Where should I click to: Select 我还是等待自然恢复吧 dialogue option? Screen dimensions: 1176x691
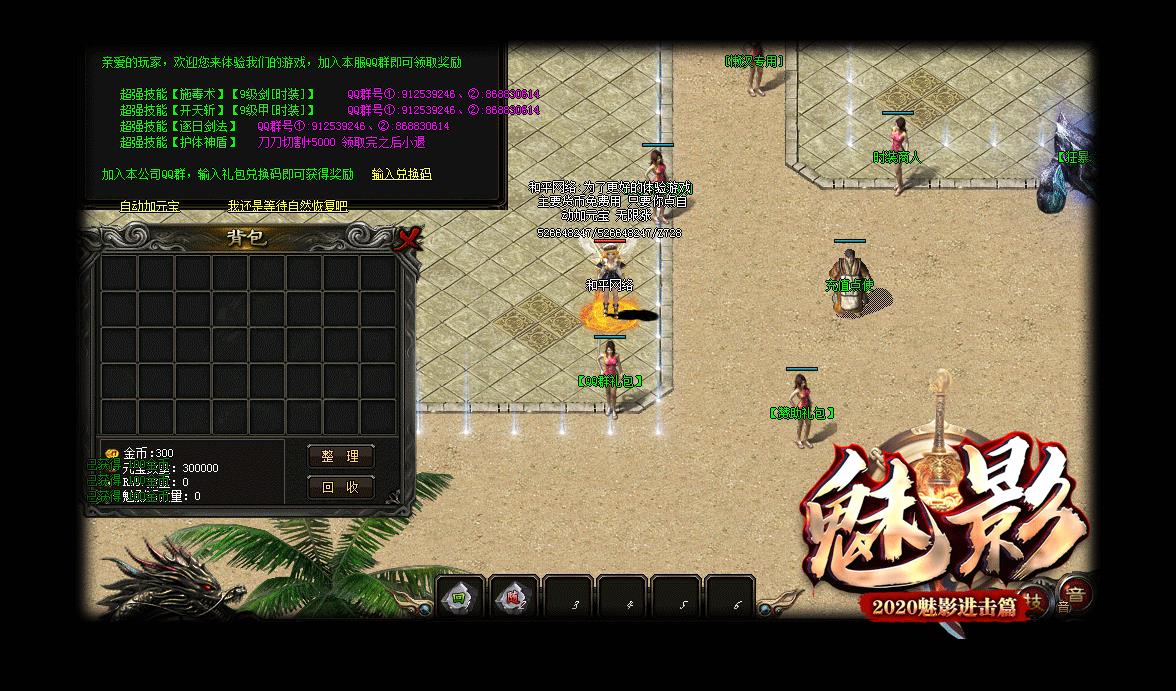pyautogui.click(x=287, y=206)
